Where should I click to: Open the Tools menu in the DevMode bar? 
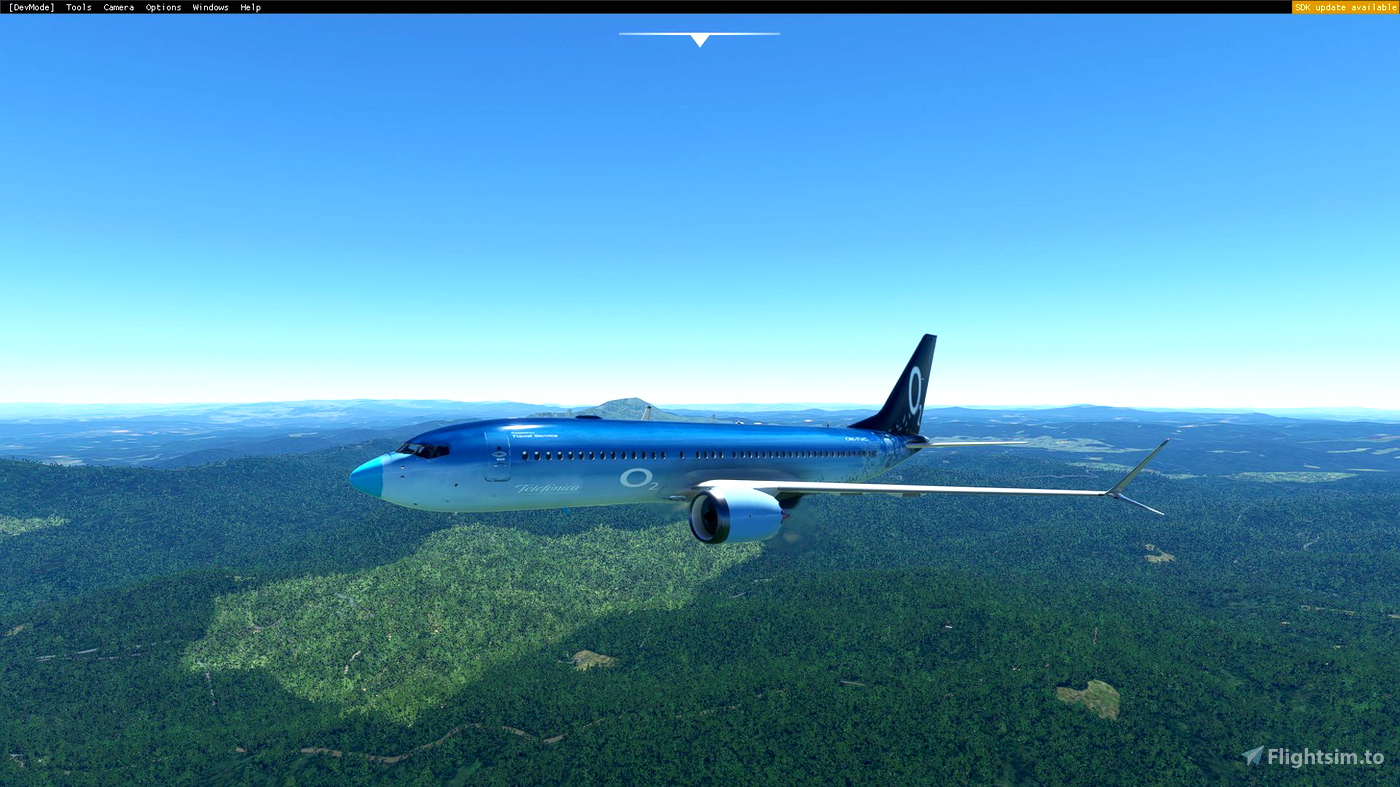(x=77, y=6)
